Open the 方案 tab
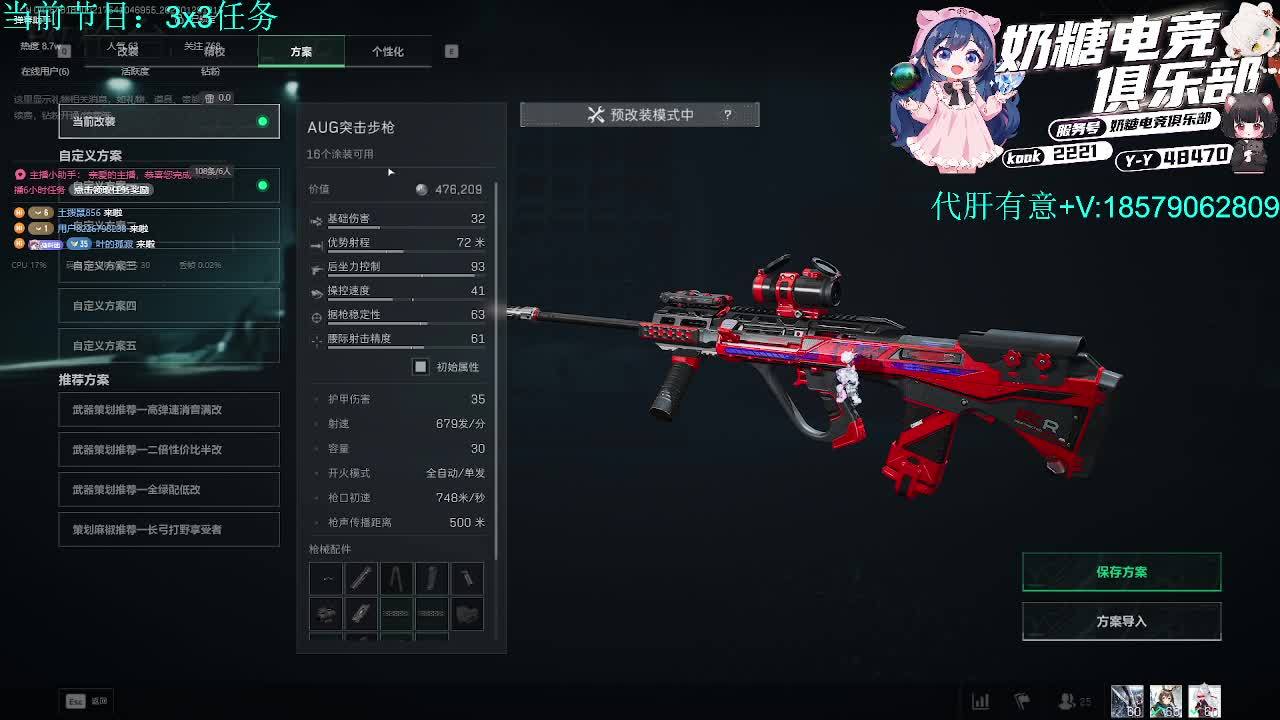 point(301,52)
